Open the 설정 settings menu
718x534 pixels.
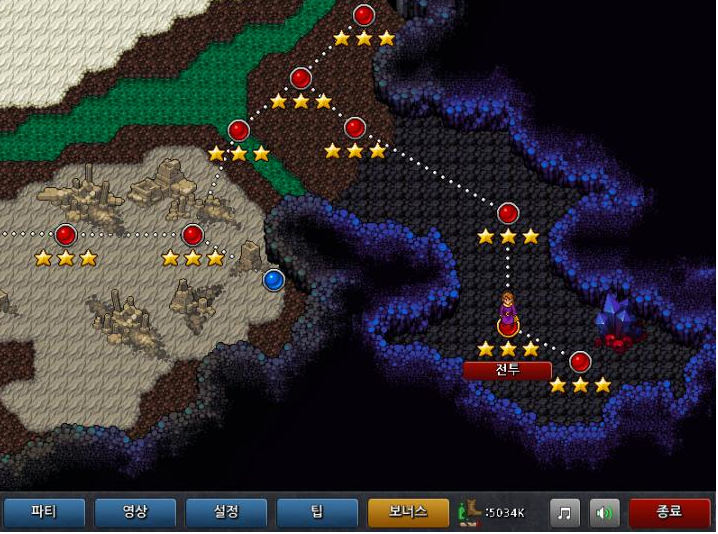(226, 513)
